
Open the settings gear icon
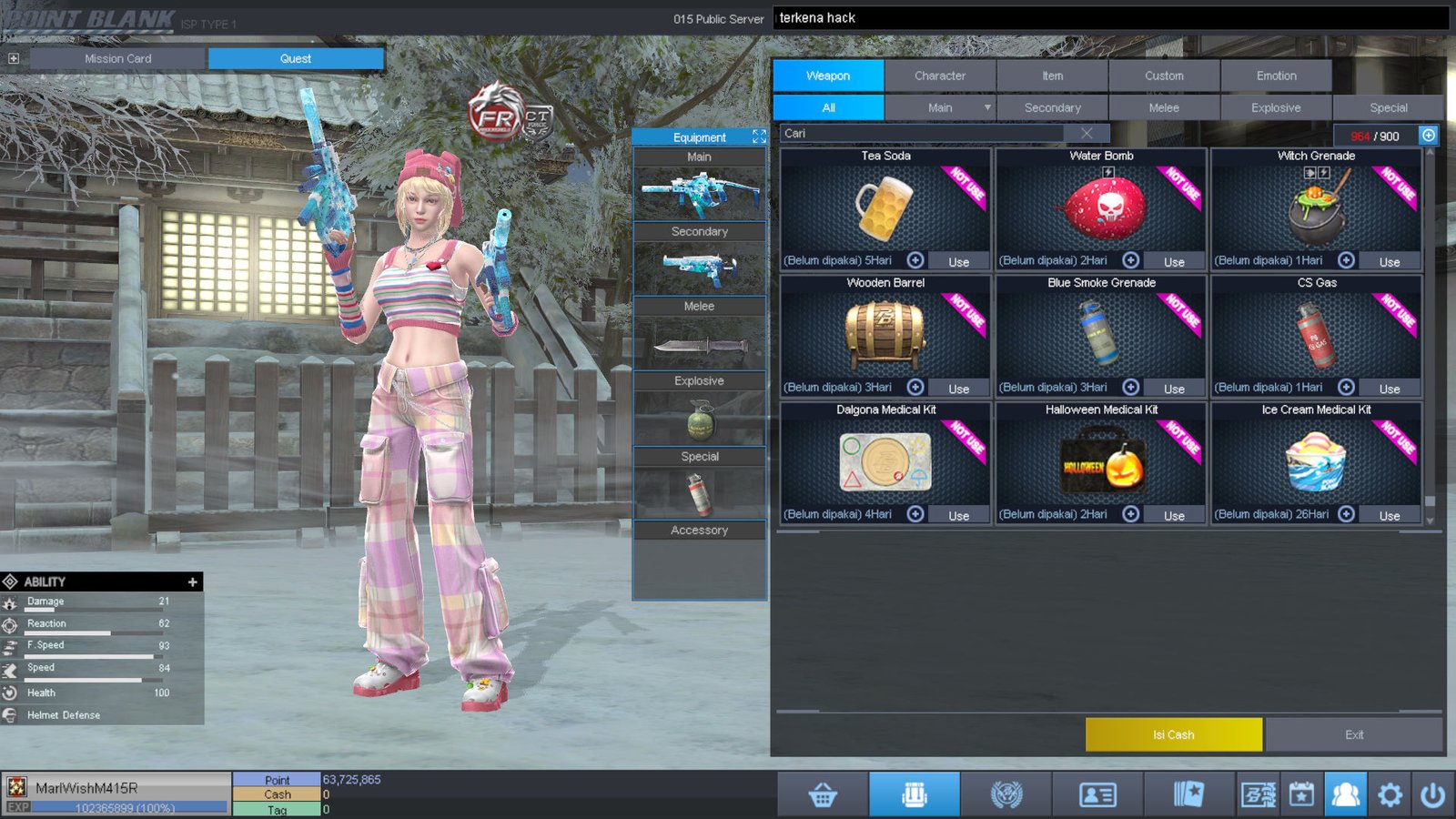1390,794
